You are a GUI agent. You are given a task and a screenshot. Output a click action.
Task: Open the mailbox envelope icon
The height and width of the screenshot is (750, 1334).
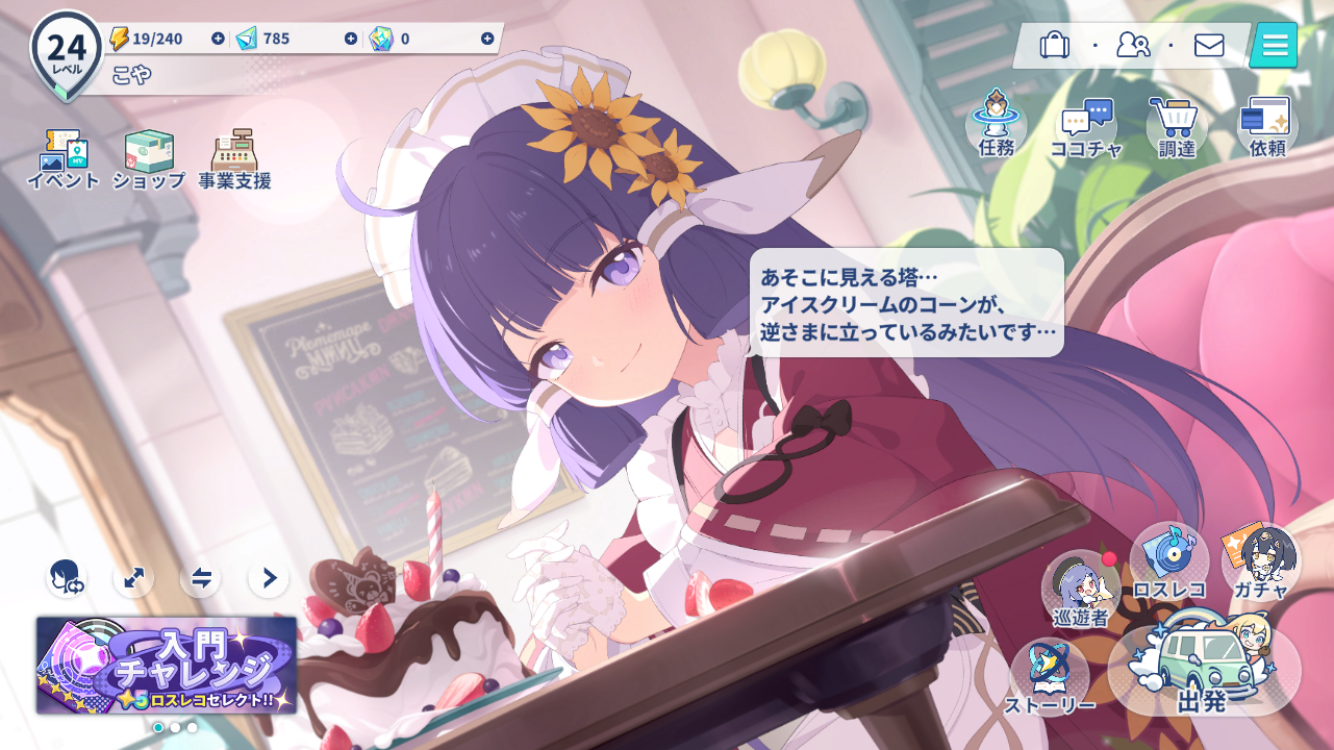[x=1209, y=45]
